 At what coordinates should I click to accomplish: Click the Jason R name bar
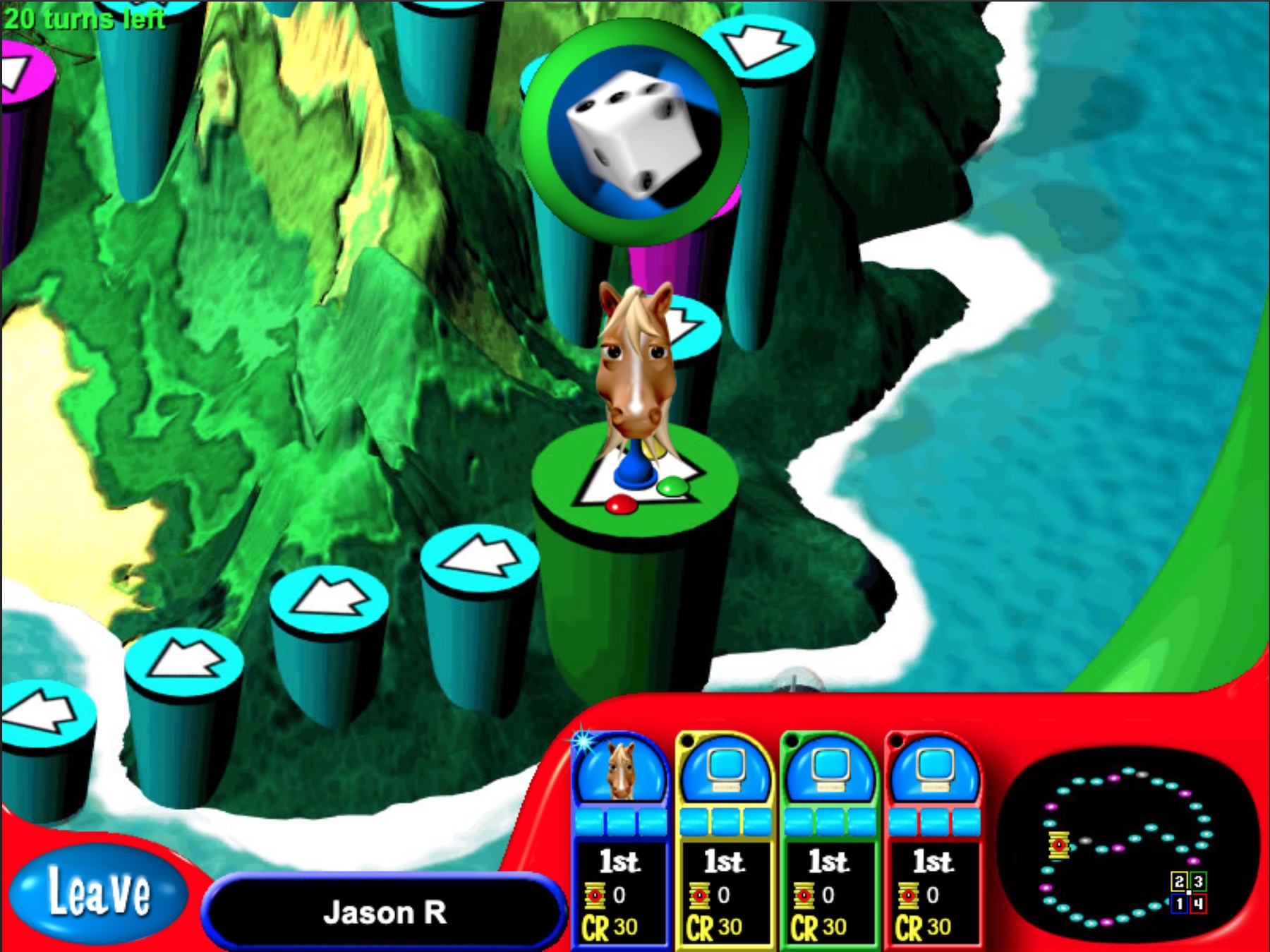385,912
